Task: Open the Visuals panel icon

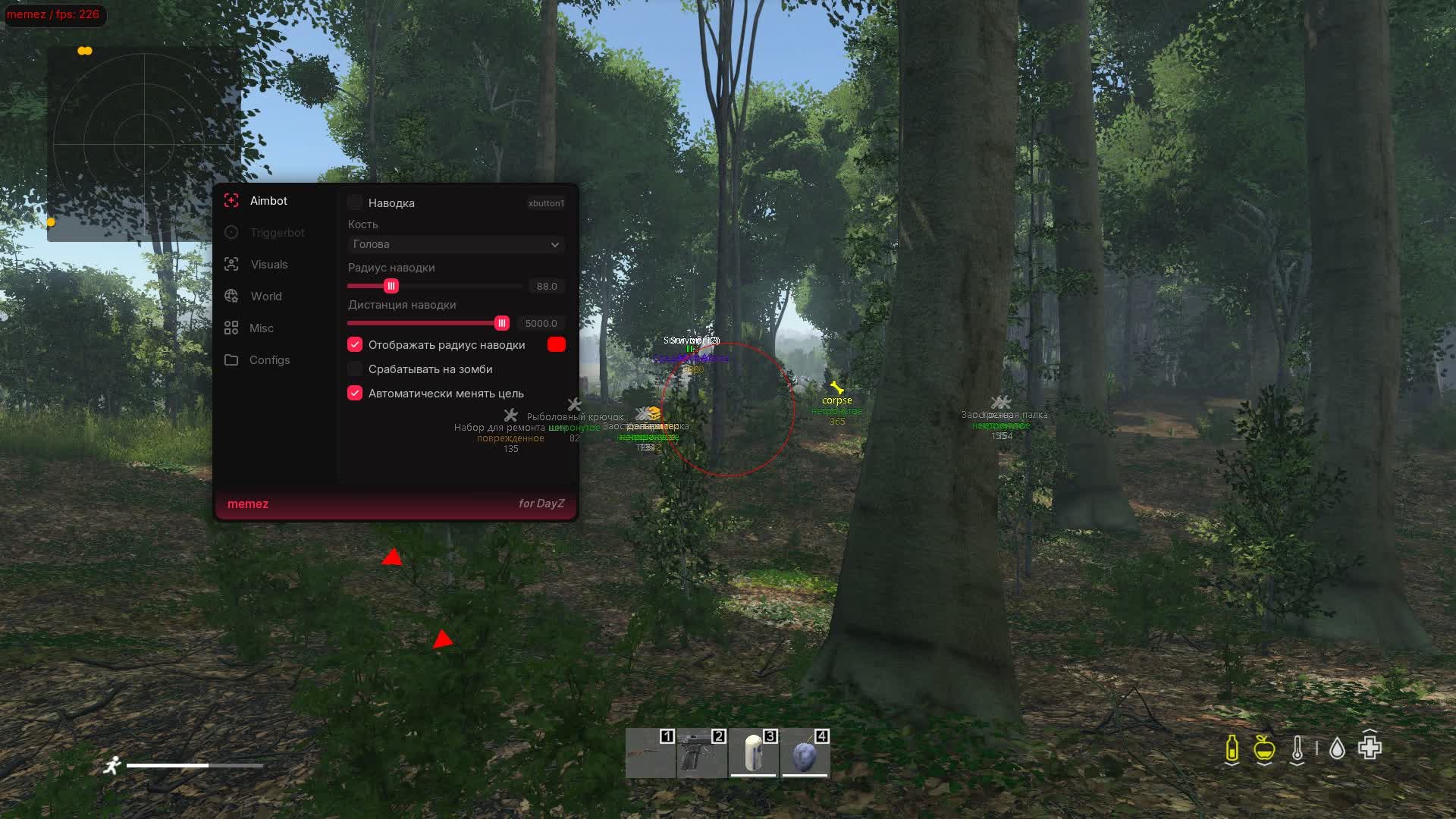Action: pyautogui.click(x=232, y=264)
